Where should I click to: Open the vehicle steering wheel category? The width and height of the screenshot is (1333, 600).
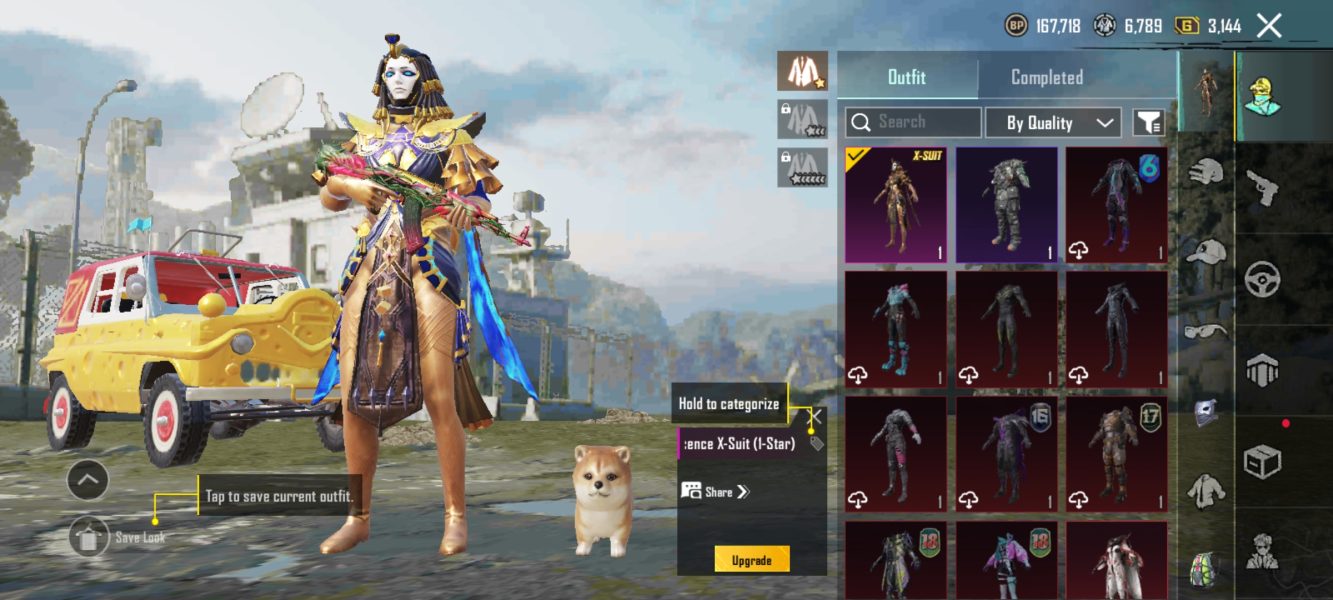coord(1262,279)
